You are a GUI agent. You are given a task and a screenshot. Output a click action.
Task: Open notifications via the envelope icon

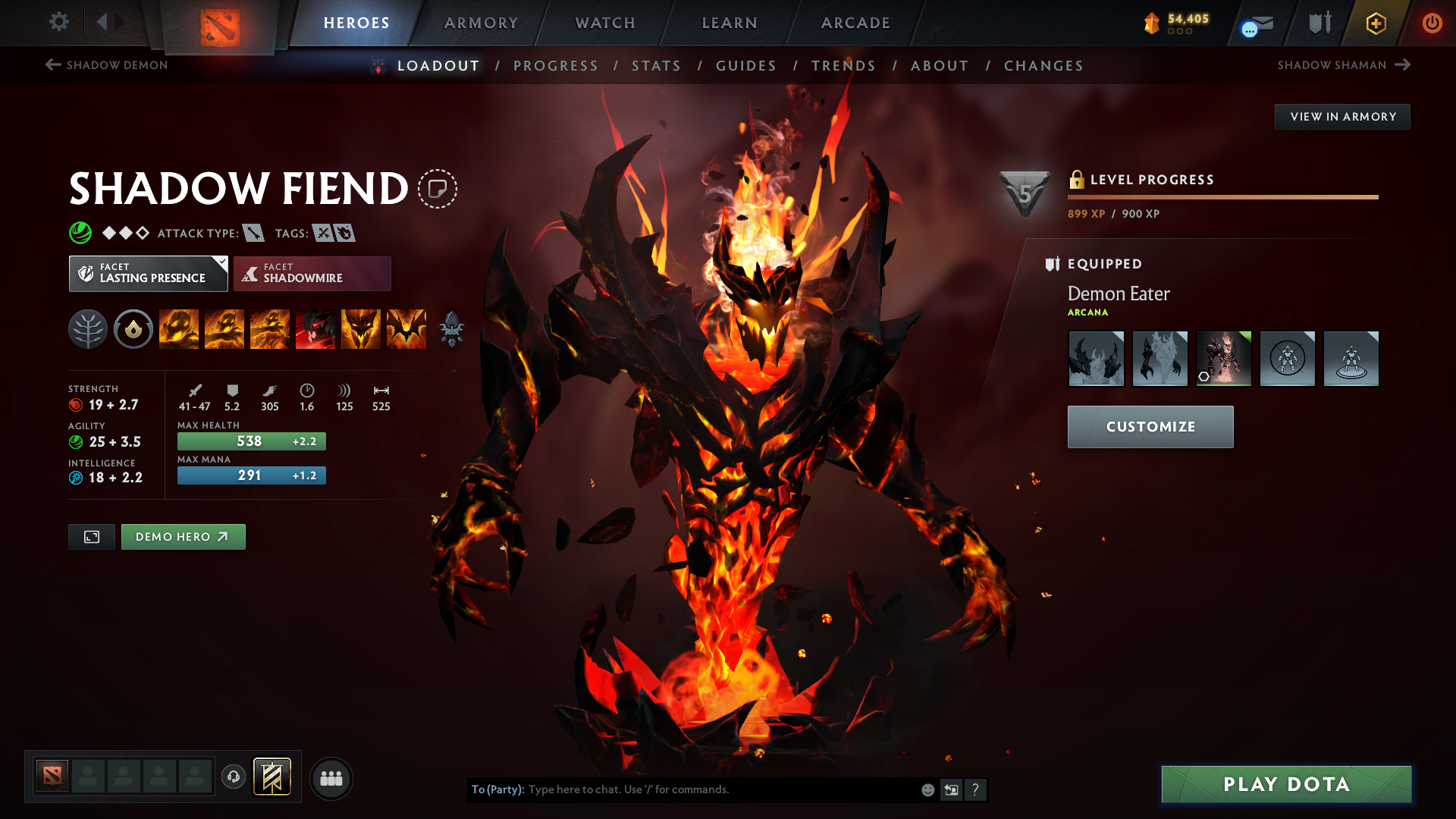click(x=1252, y=23)
